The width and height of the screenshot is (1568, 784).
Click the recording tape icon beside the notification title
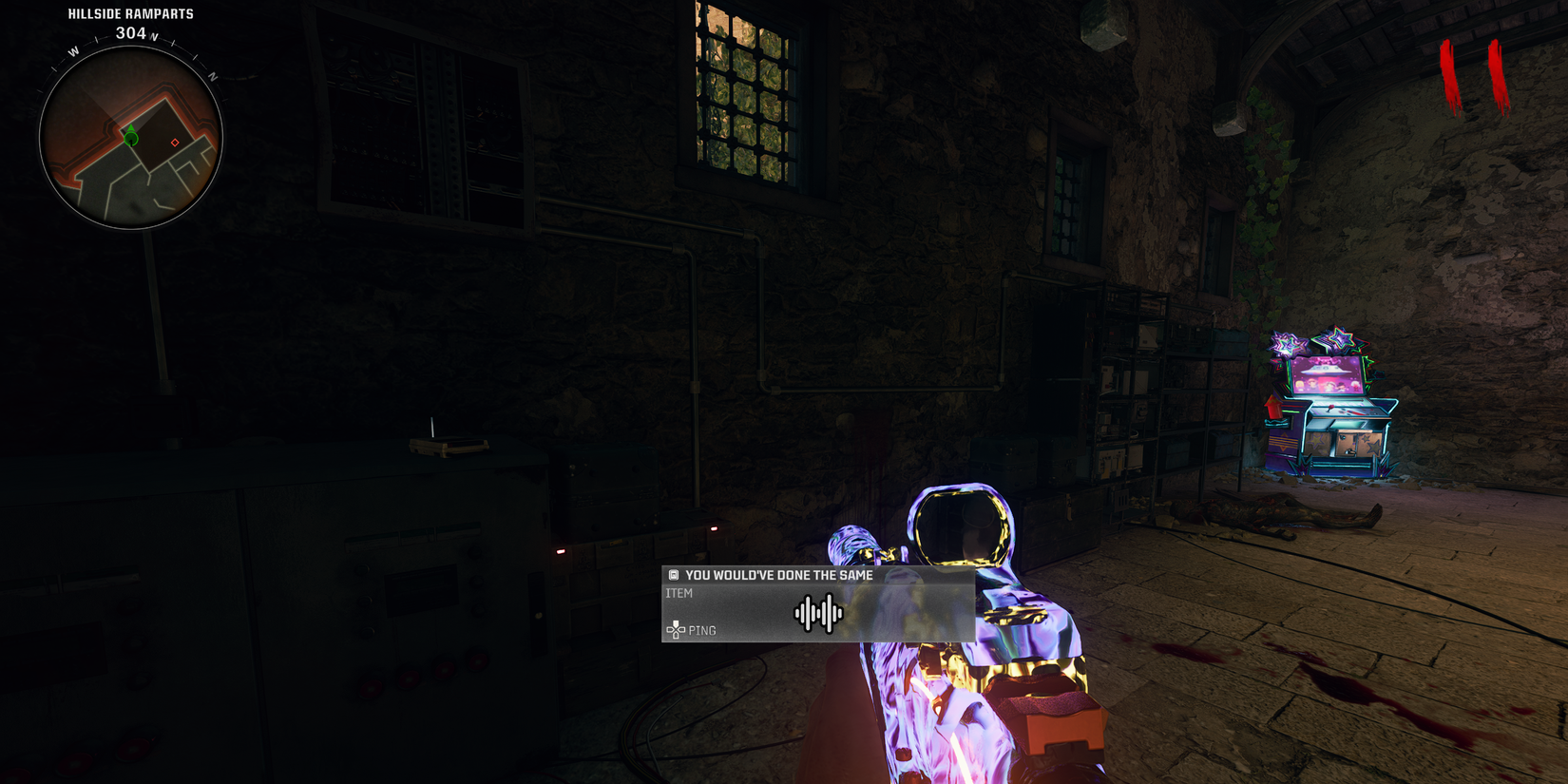pos(673,575)
